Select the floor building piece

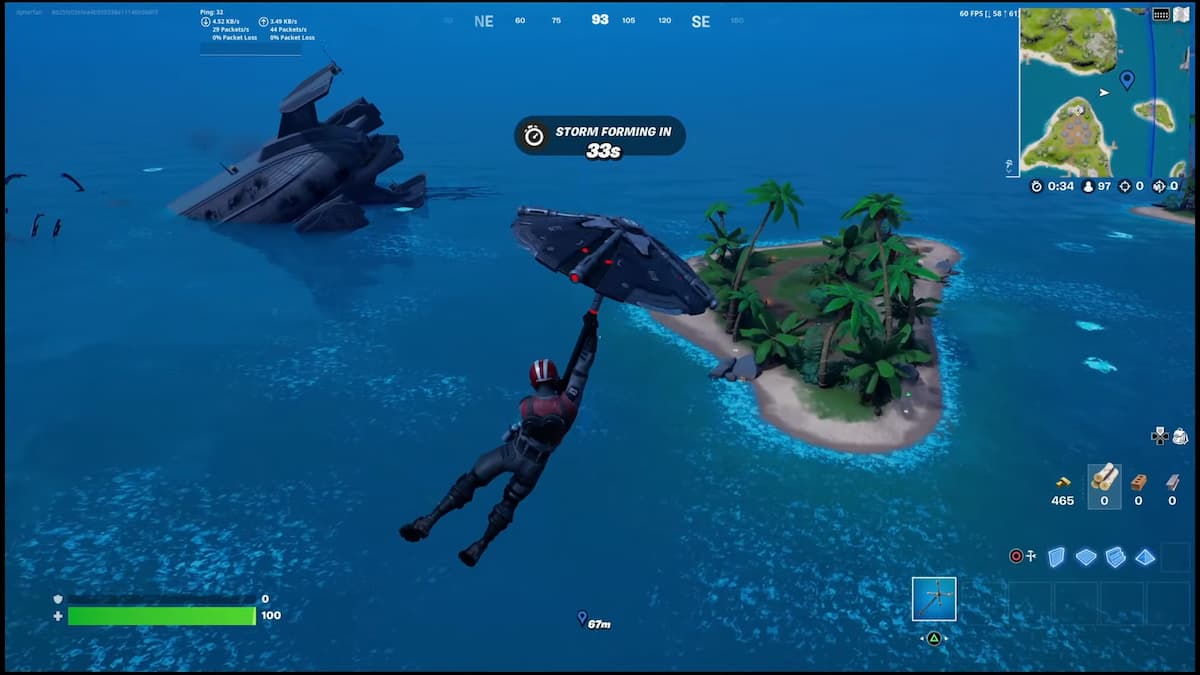click(x=1086, y=557)
